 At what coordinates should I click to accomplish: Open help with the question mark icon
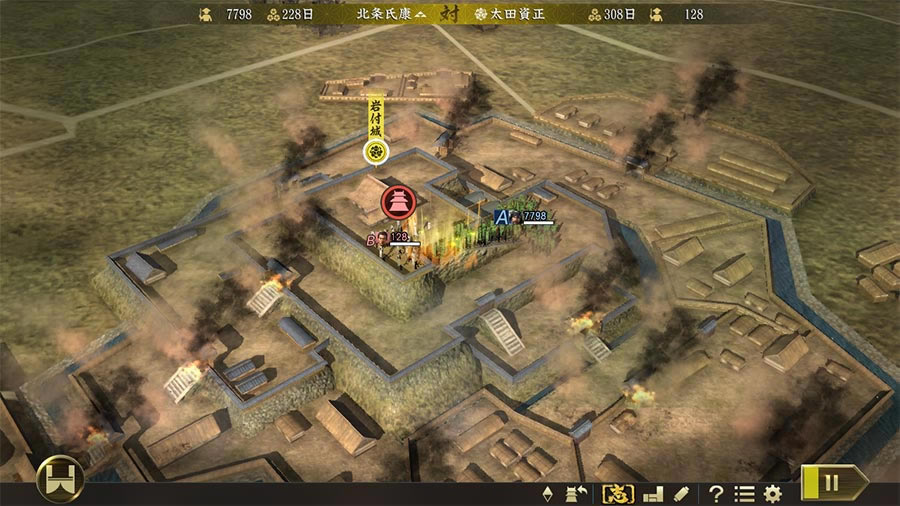pos(716,493)
